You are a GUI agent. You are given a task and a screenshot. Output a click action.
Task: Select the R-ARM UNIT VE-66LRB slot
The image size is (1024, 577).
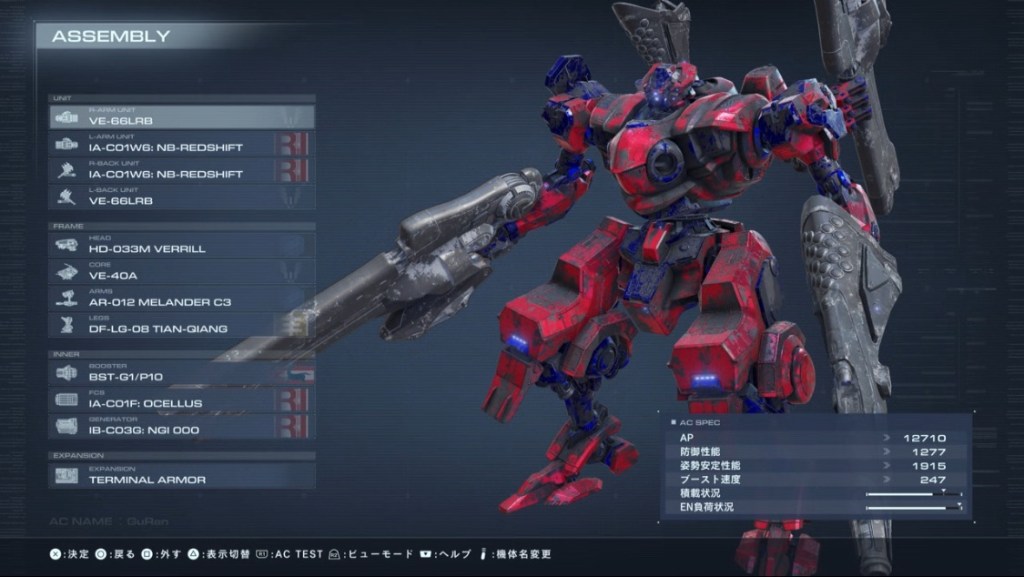[182, 117]
